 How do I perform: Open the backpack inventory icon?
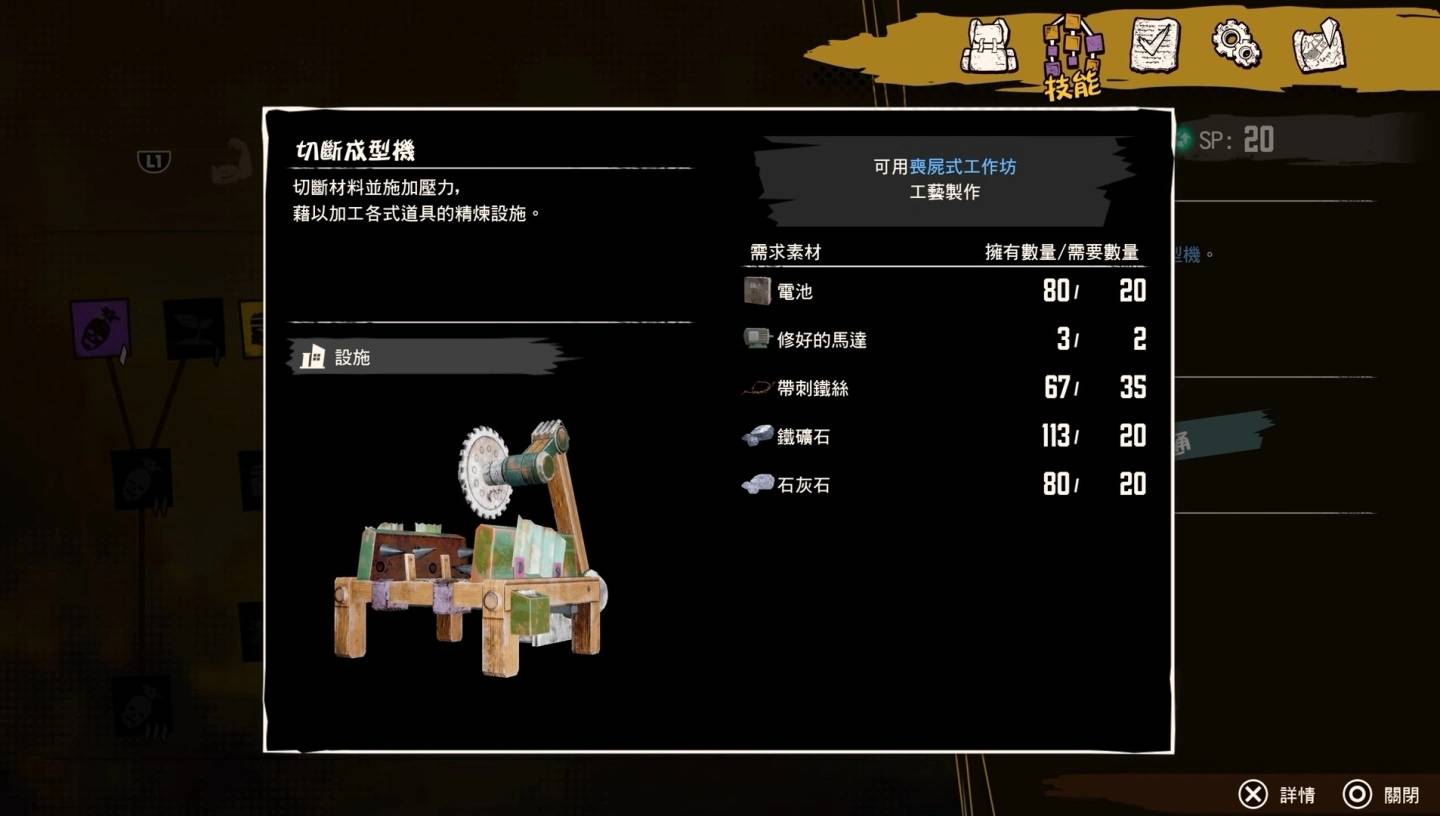coord(988,44)
